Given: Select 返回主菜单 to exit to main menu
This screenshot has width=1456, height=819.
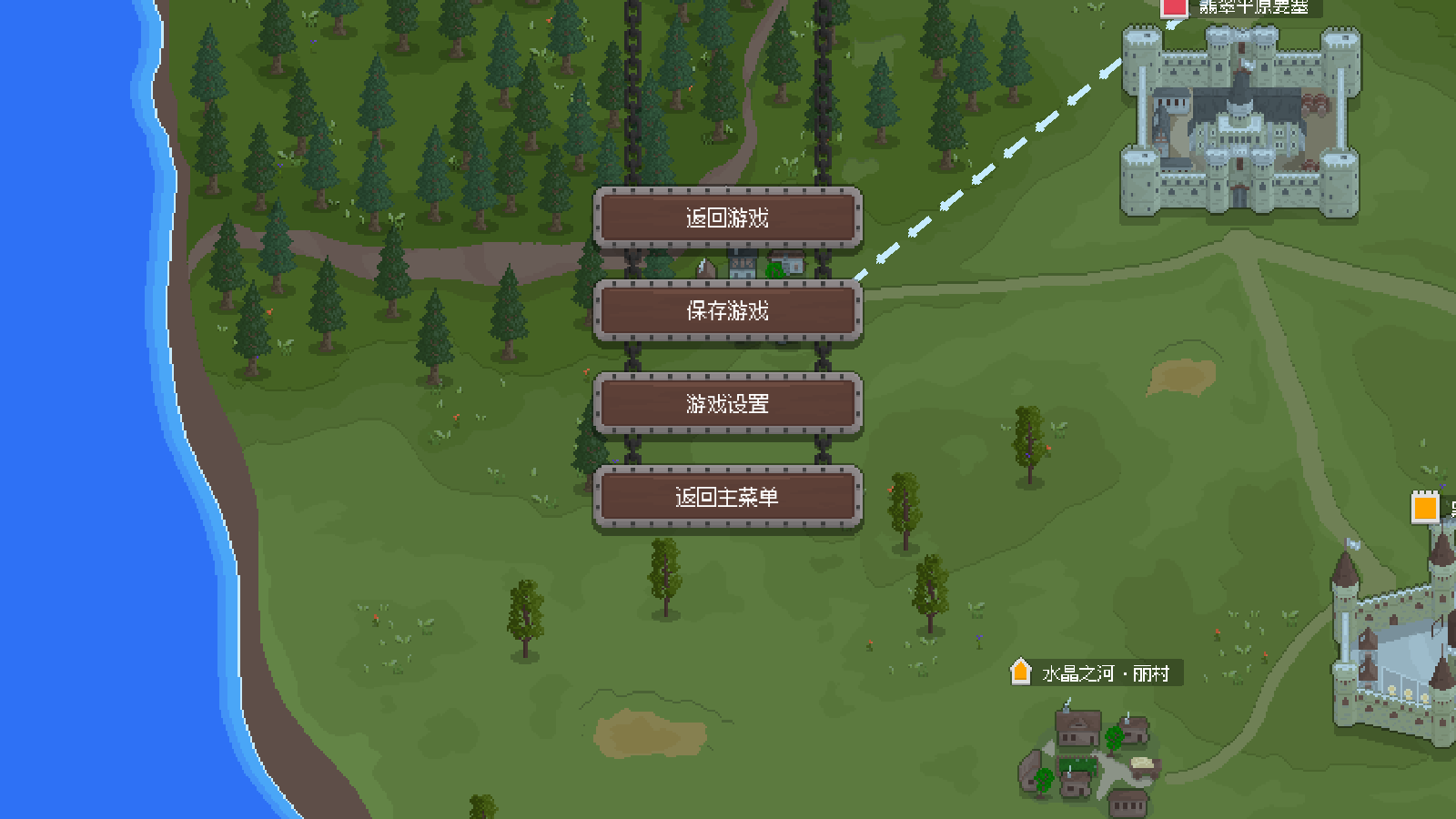Looking at the screenshot, I should (x=727, y=497).
